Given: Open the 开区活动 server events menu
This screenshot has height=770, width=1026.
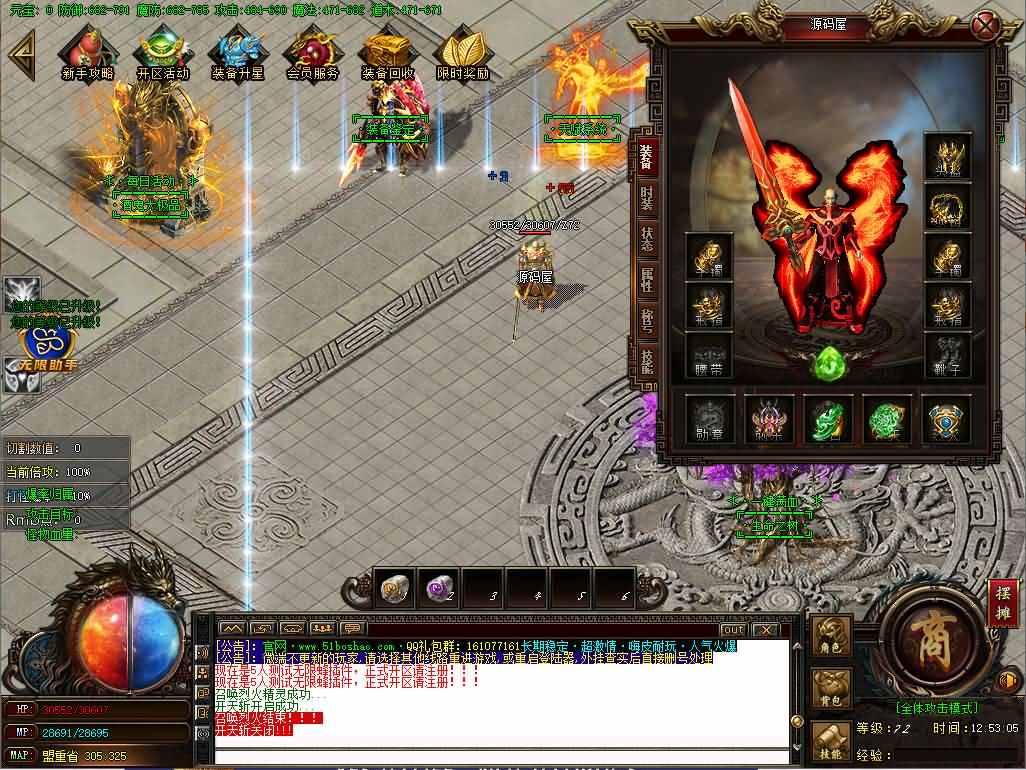Looking at the screenshot, I should [162, 52].
